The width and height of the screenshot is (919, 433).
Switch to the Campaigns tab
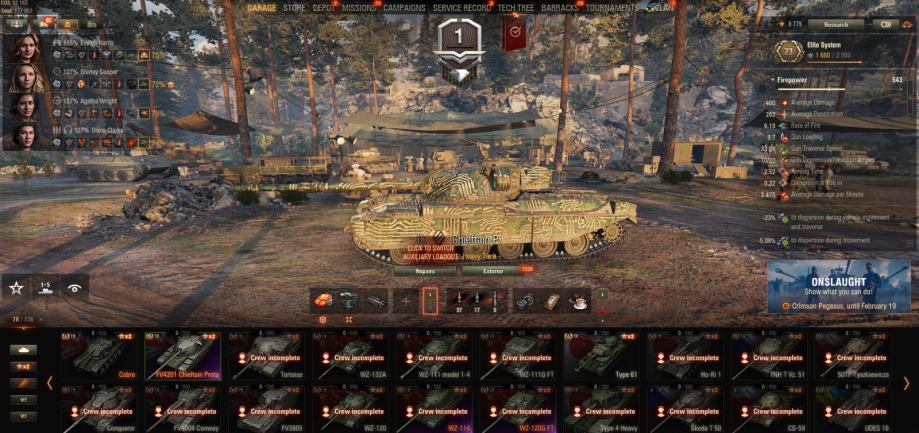pos(405,8)
